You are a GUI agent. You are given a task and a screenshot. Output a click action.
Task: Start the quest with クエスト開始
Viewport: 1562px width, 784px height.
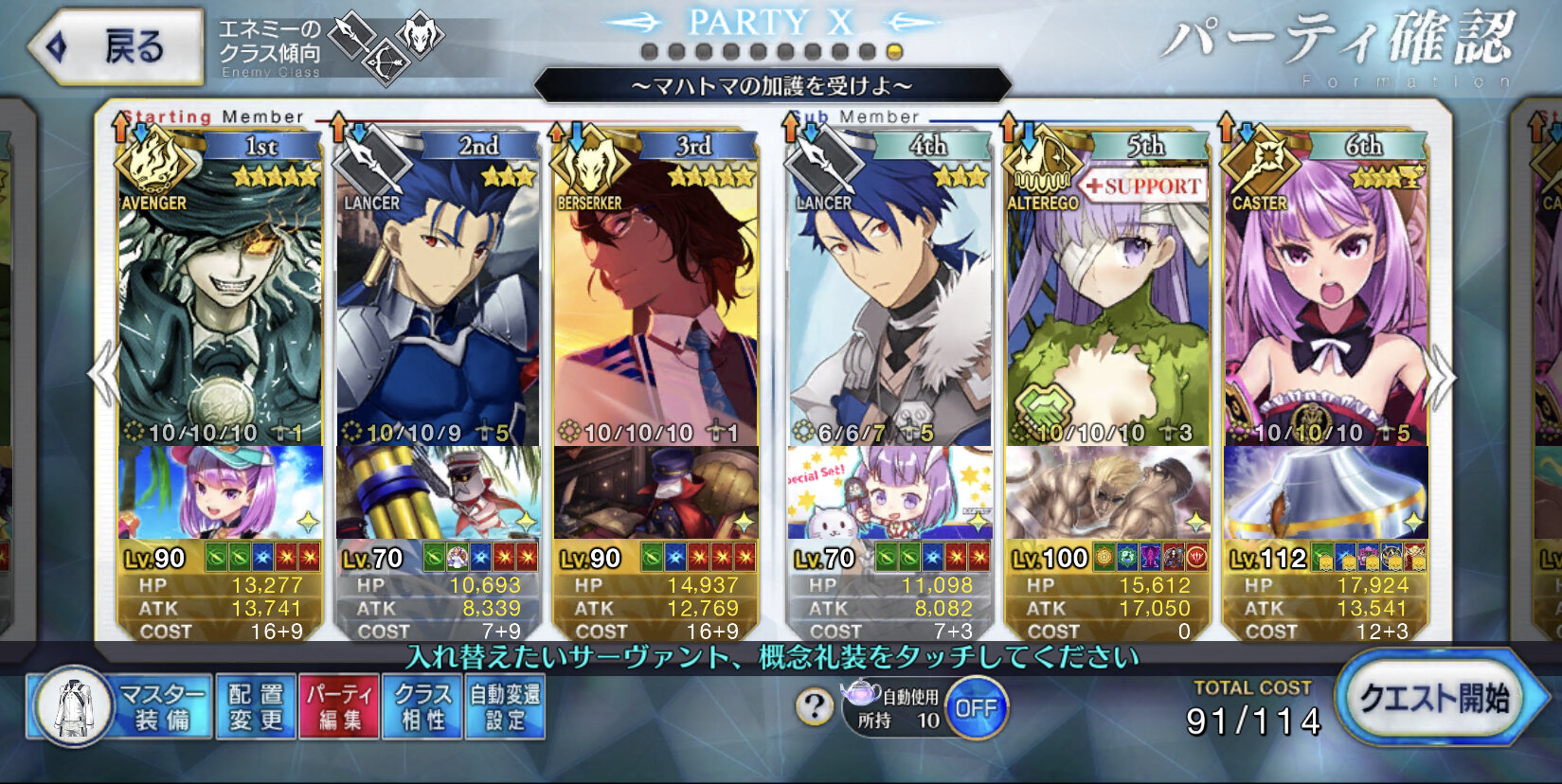click(x=1434, y=700)
